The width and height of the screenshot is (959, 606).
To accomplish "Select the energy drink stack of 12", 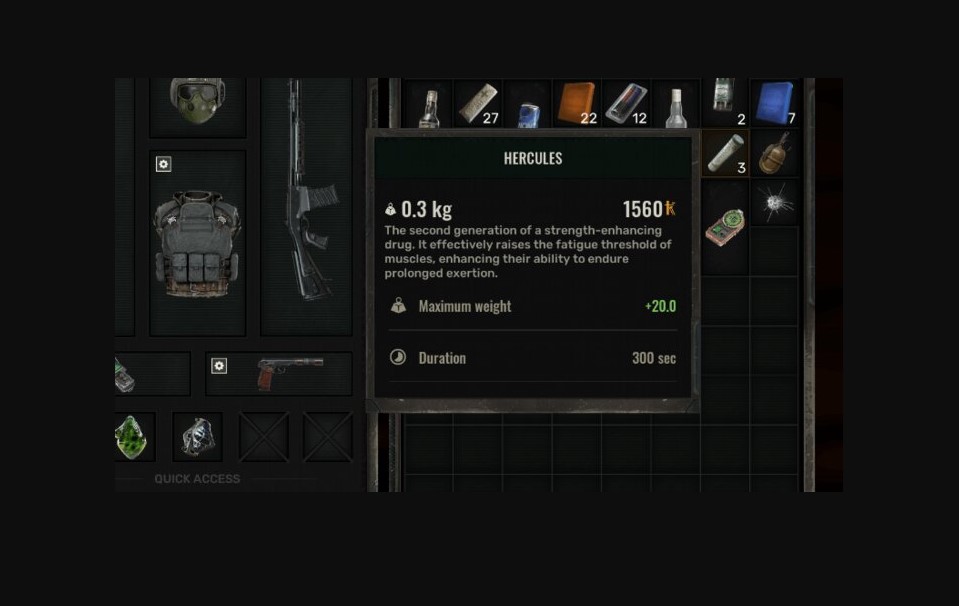I will (626, 104).
